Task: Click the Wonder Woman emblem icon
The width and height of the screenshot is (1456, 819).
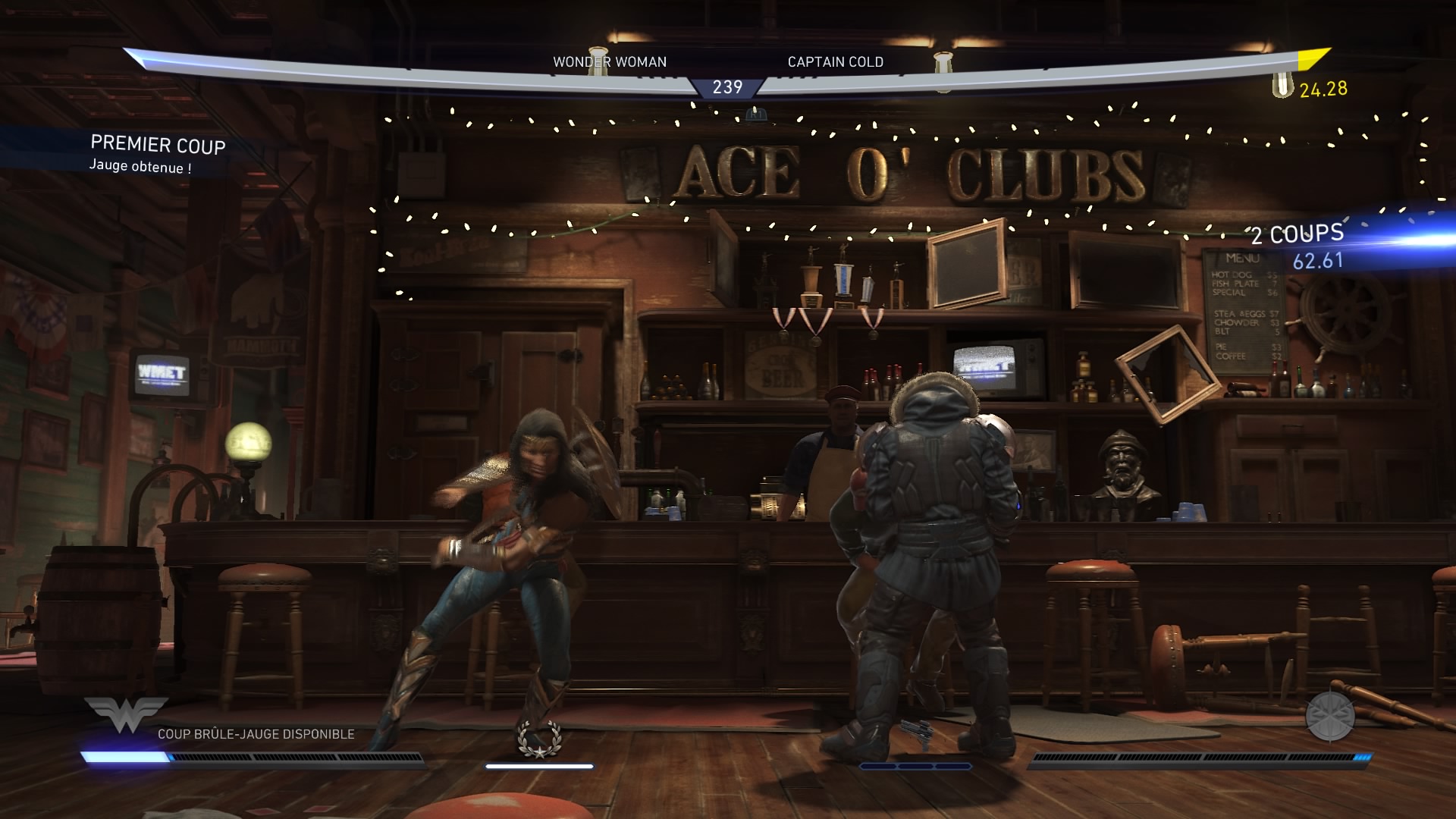Action: 126,714
